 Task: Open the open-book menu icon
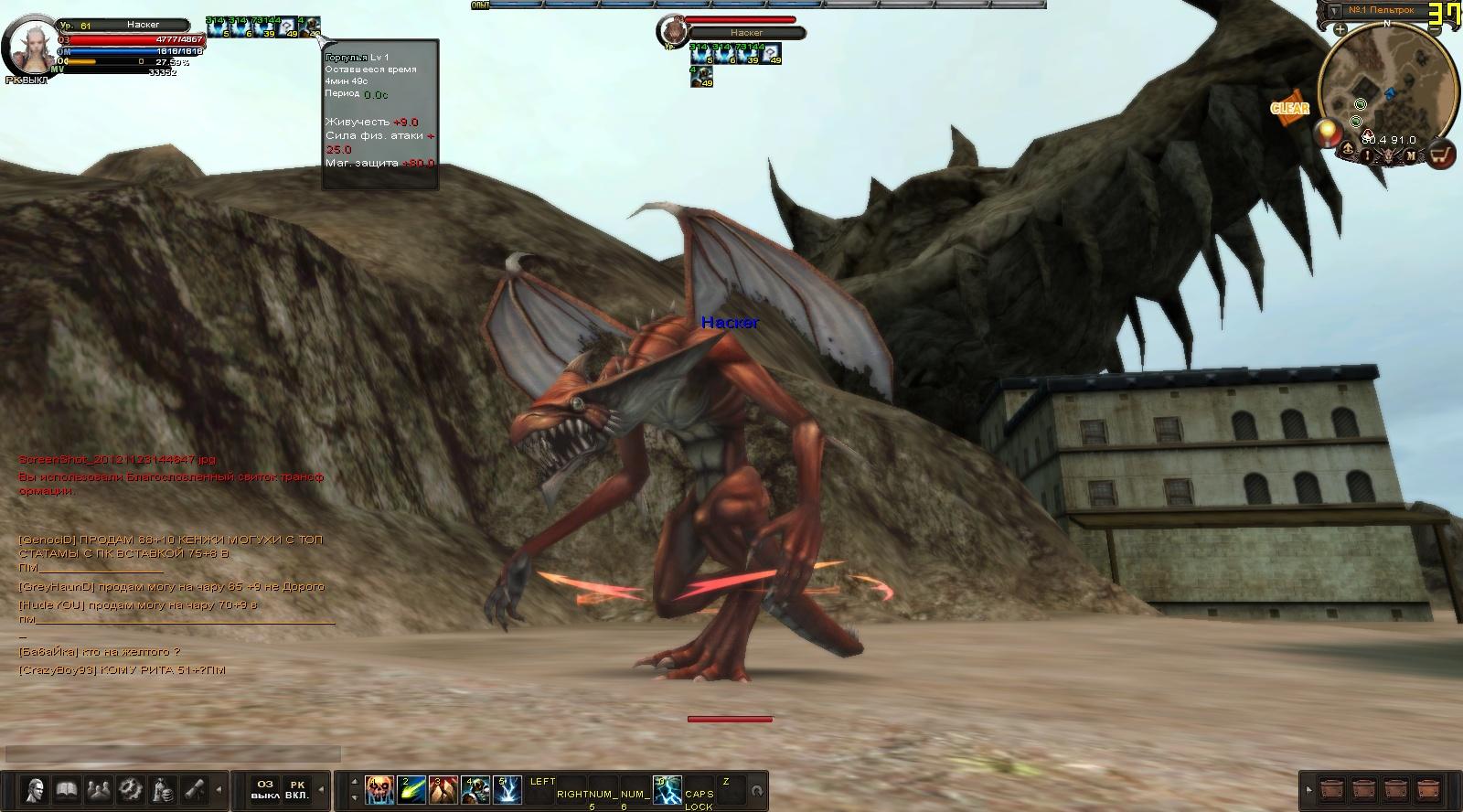tap(65, 788)
